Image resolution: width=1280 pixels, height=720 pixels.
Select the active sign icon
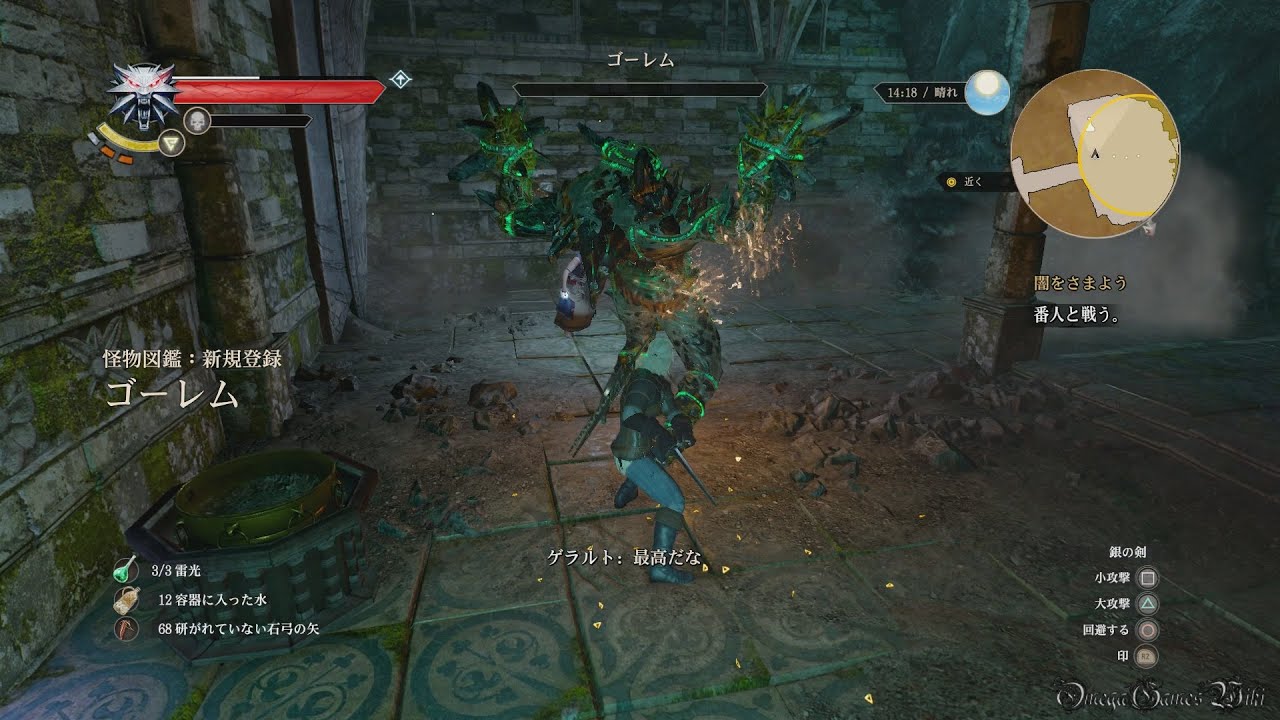coord(174,144)
